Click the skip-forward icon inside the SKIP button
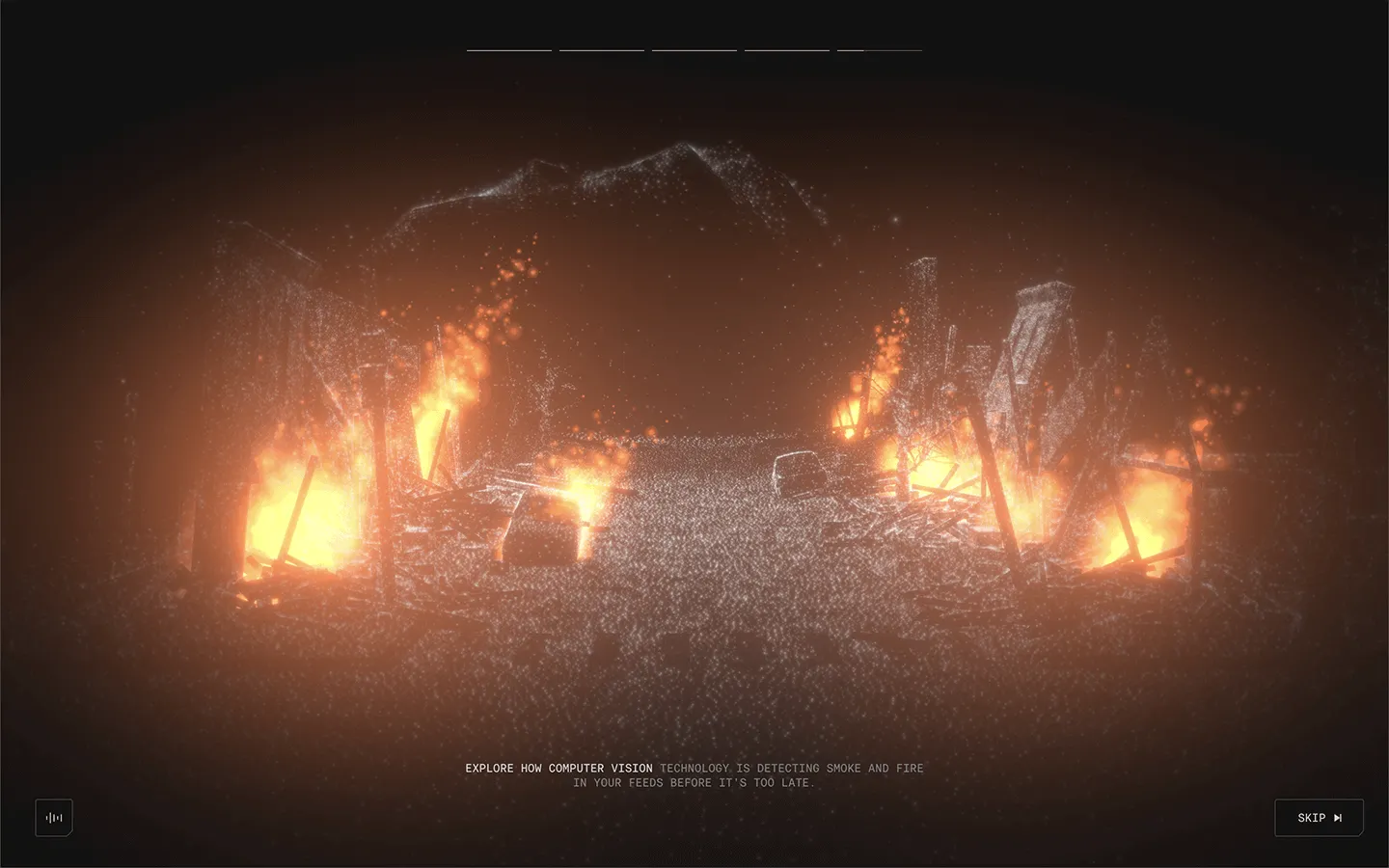Image resolution: width=1389 pixels, height=868 pixels. [x=1337, y=818]
